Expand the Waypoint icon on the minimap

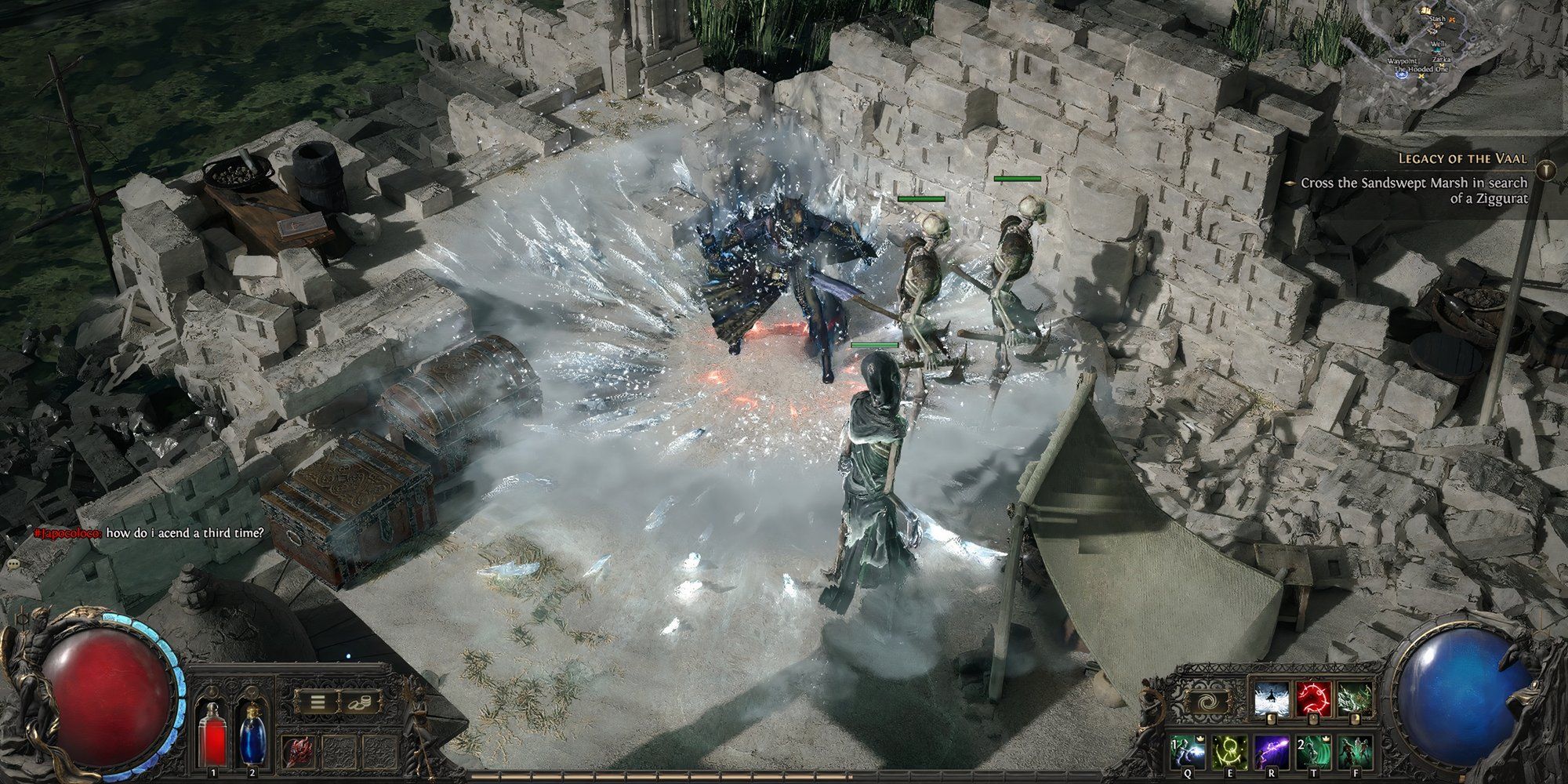[x=1402, y=74]
